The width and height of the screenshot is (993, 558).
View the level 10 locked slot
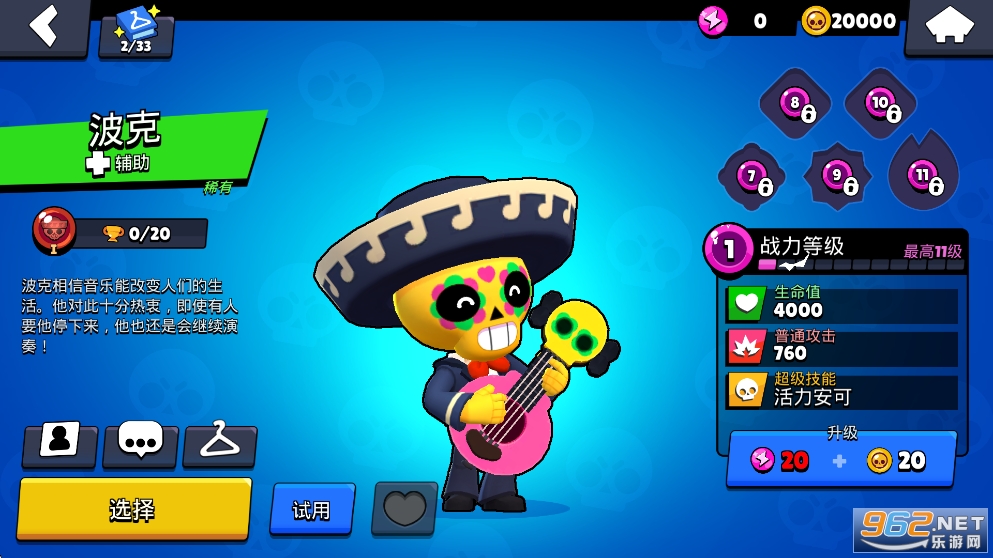pyautogui.click(x=881, y=105)
